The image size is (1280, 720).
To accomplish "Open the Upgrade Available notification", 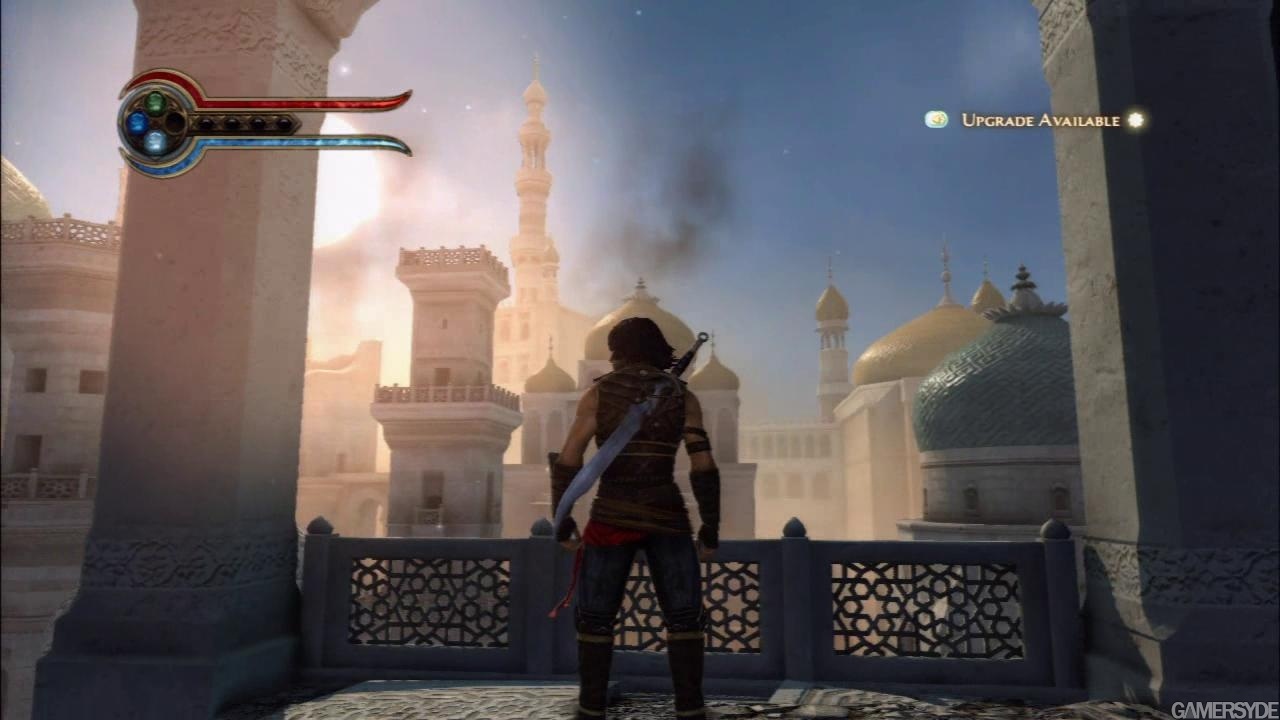I will click(1040, 120).
